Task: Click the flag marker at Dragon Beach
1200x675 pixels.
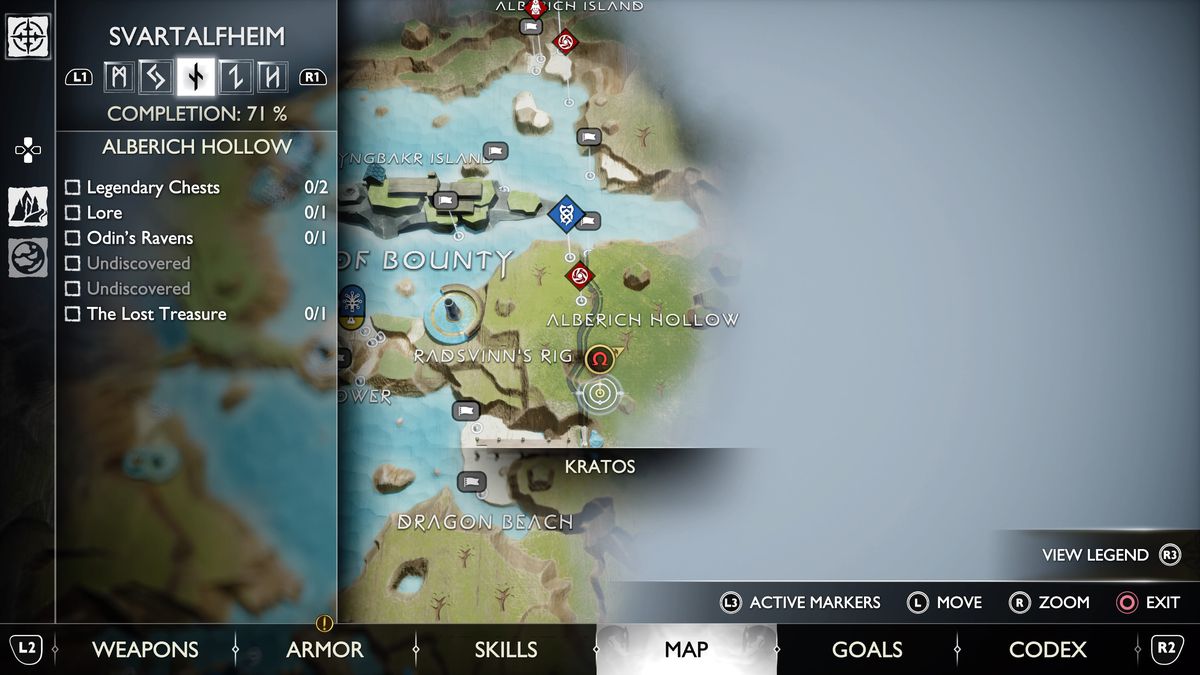Action: 471,482
